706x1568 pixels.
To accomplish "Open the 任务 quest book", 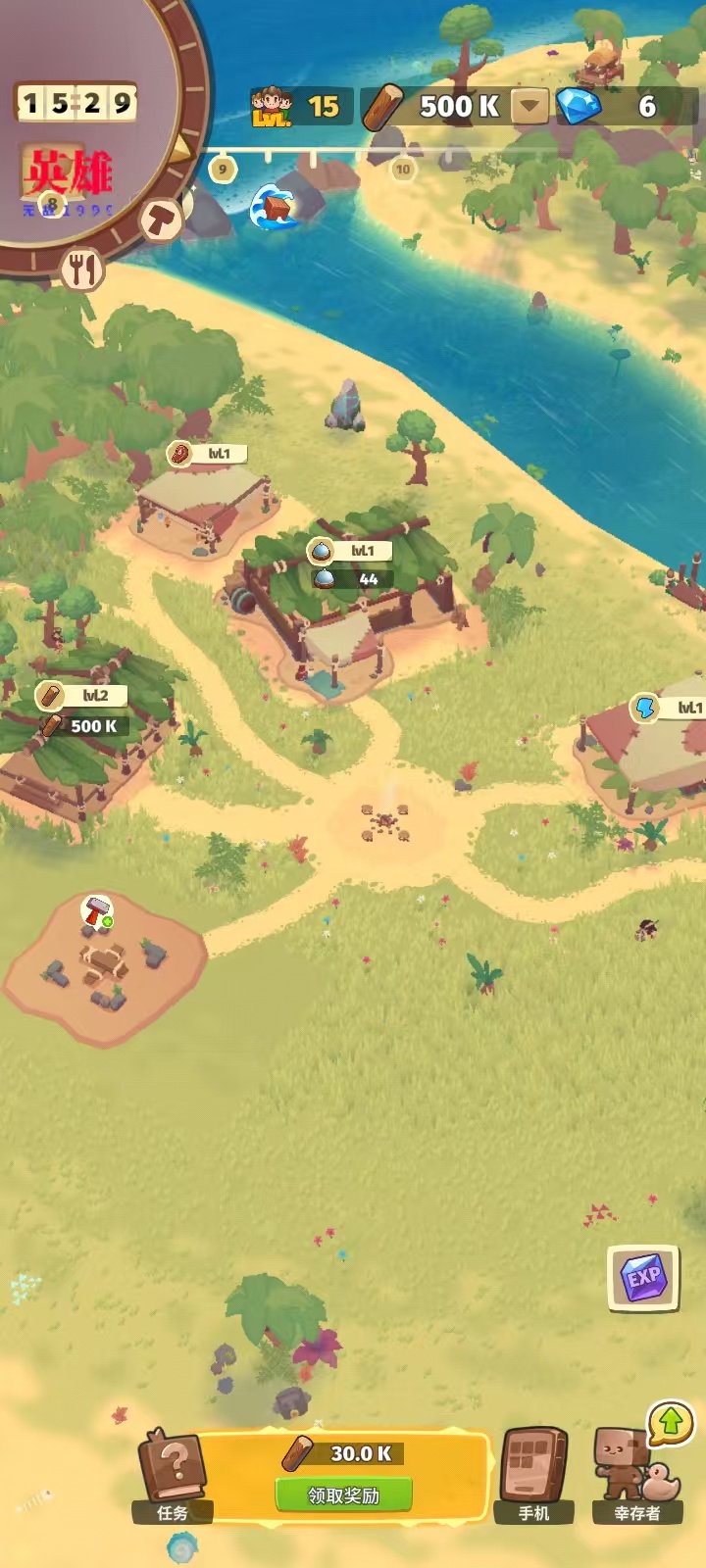I will click(174, 1477).
